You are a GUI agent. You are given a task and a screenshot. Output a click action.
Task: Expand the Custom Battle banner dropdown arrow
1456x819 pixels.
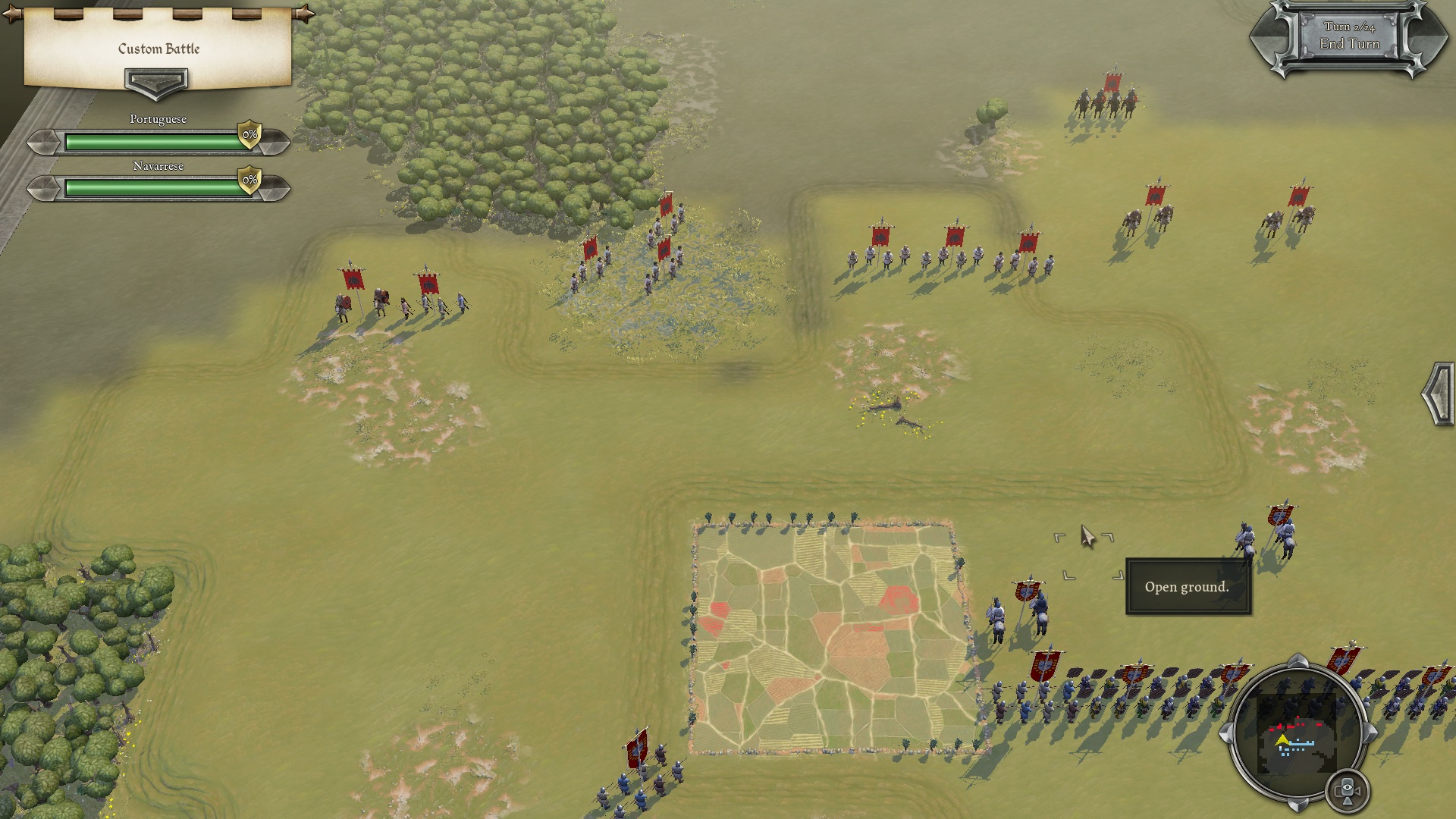tap(156, 82)
